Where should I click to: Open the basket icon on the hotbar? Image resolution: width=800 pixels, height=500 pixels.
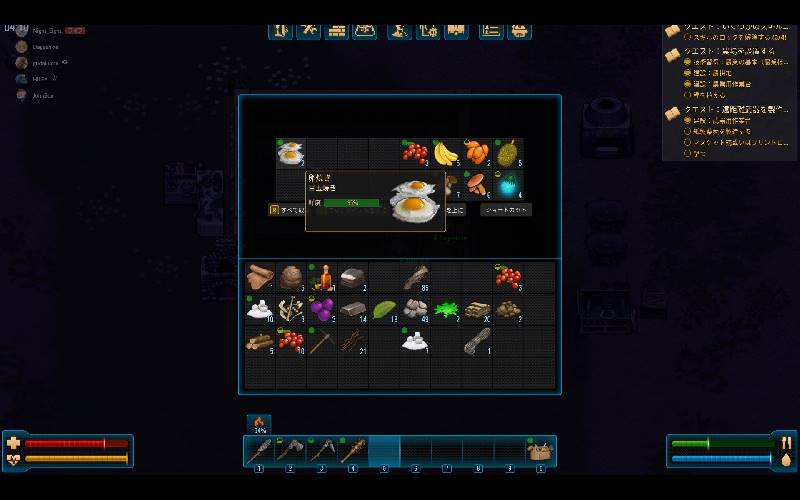541,451
